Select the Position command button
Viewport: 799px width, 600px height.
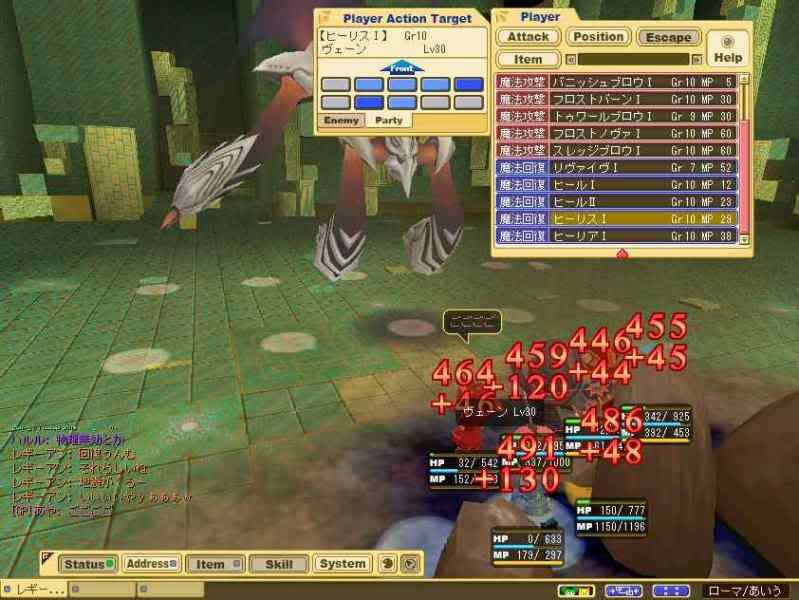tap(599, 37)
